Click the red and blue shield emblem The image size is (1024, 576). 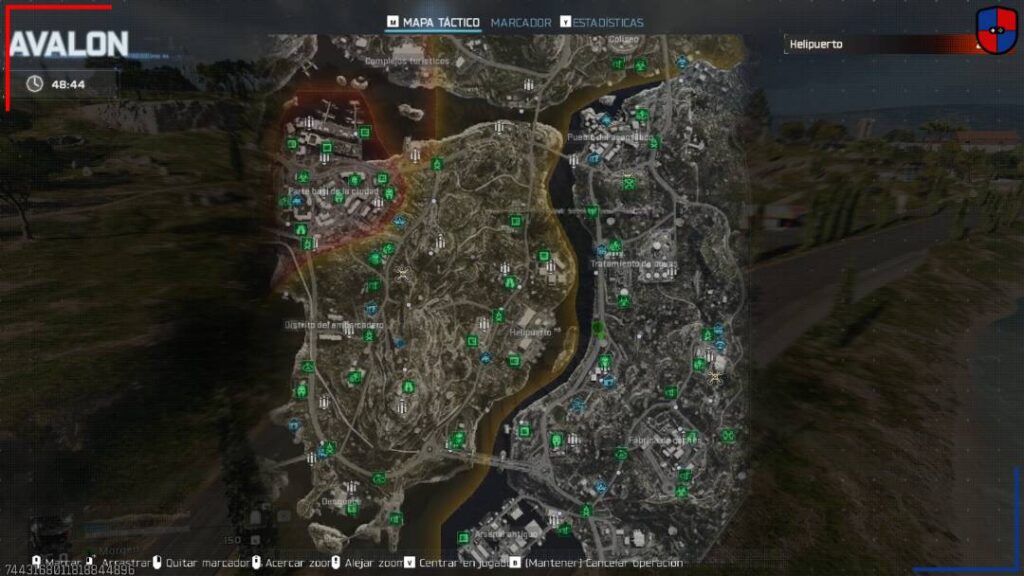(x=996, y=32)
